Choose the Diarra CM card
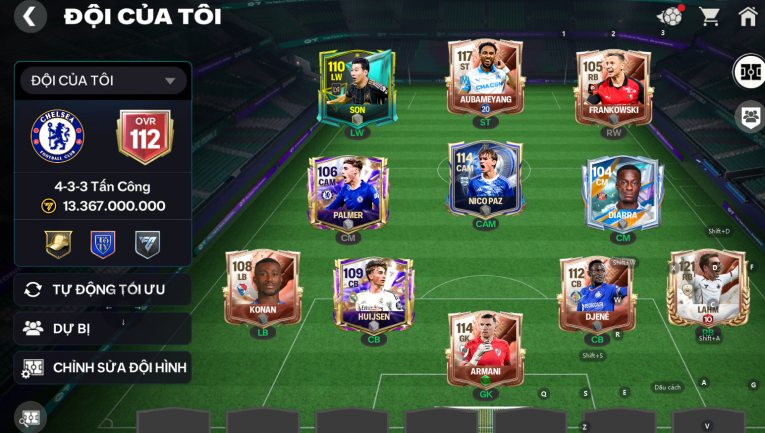Viewport: 765px width, 433px height. click(x=622, y=195)
